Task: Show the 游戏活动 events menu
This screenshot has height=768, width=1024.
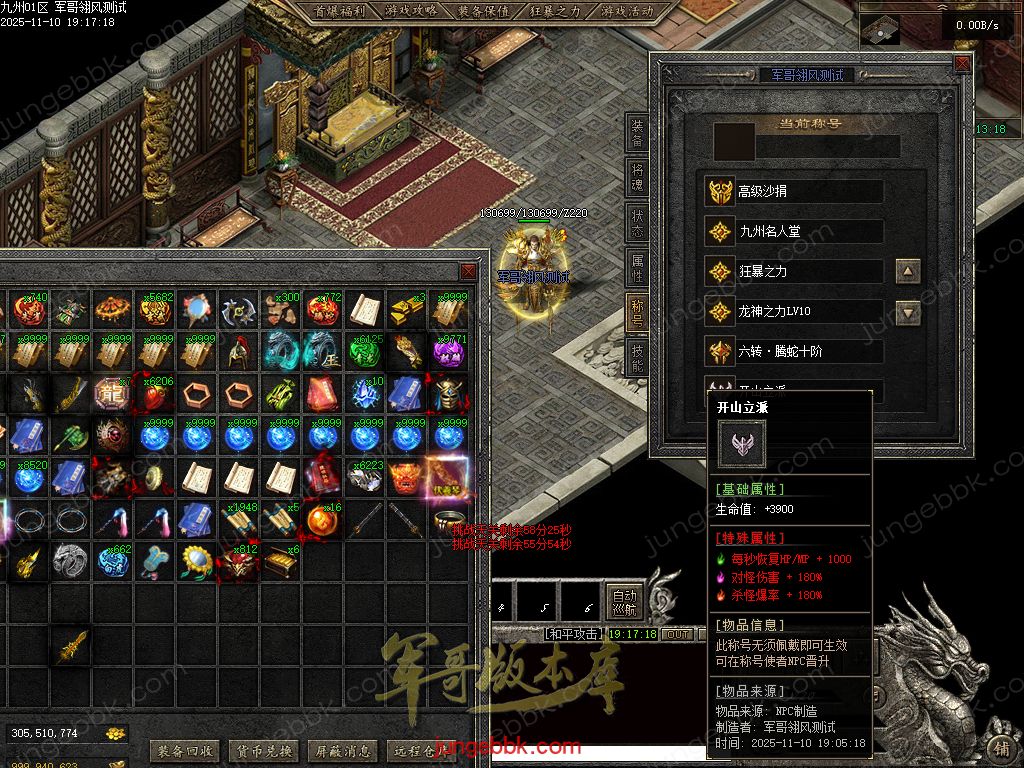Action: [627, 12]
